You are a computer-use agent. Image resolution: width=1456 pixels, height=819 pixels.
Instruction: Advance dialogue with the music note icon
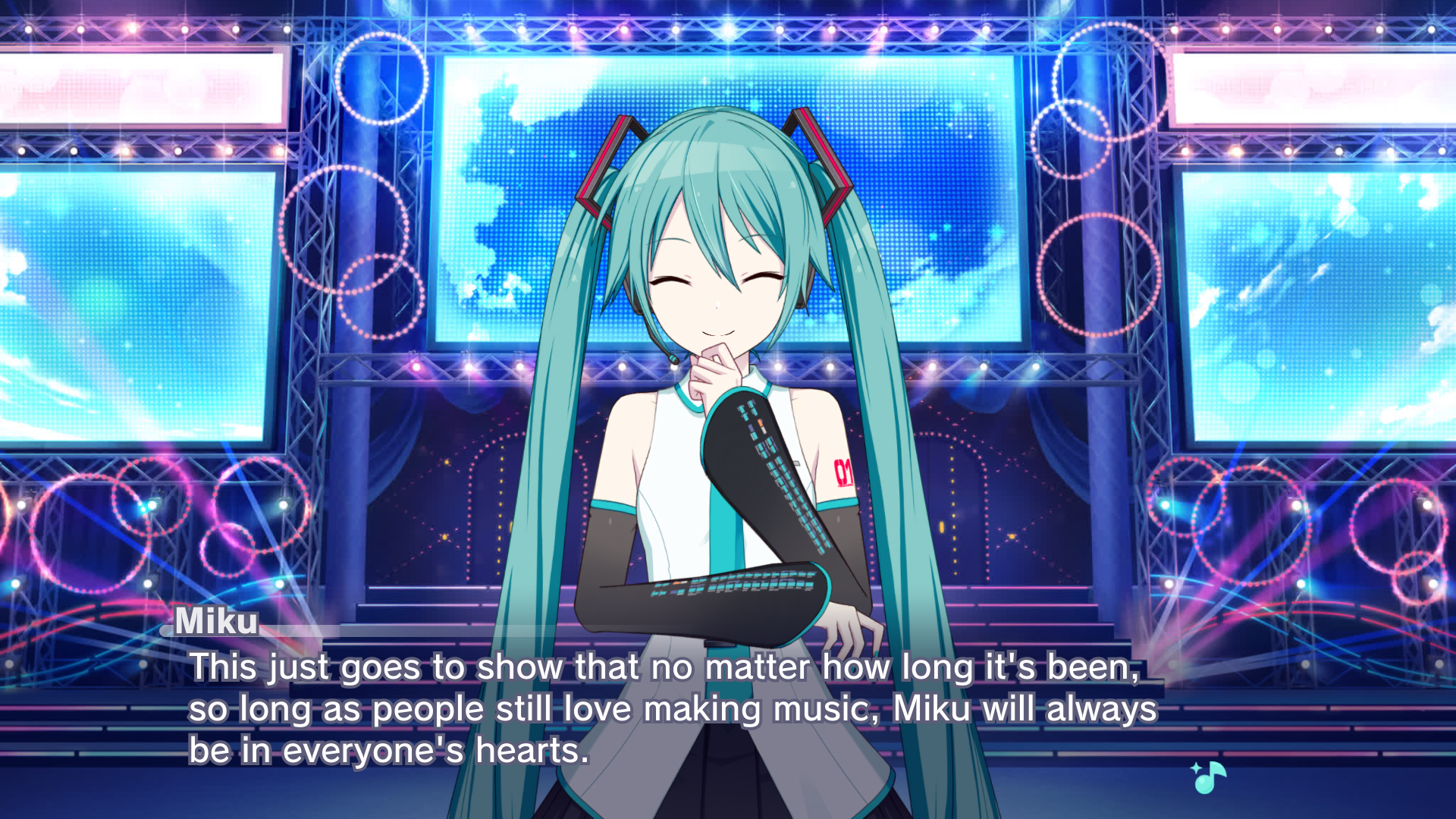1209,777
